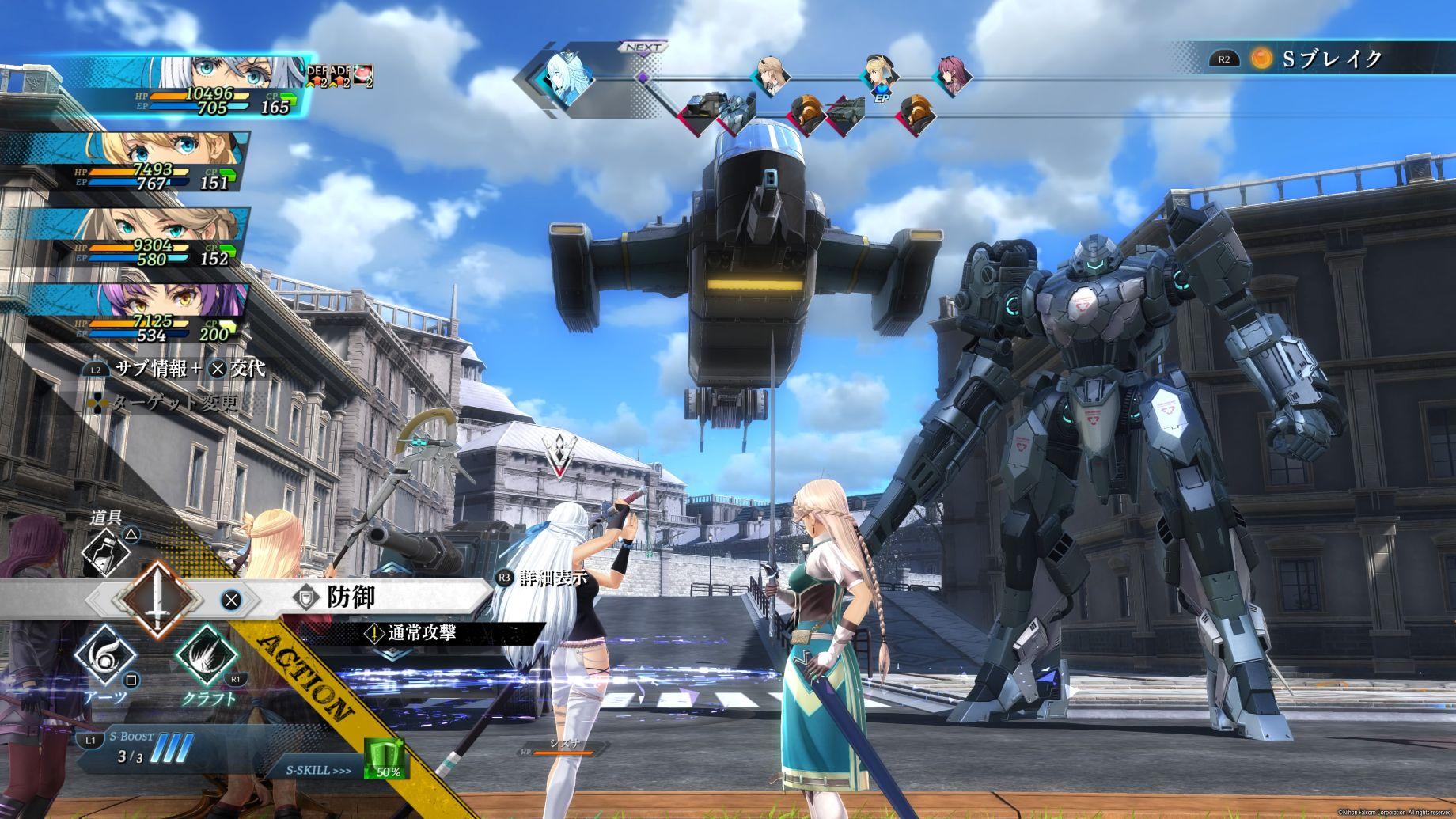
Task: Activate the S-Boost gauge
Action: (142, 749)
